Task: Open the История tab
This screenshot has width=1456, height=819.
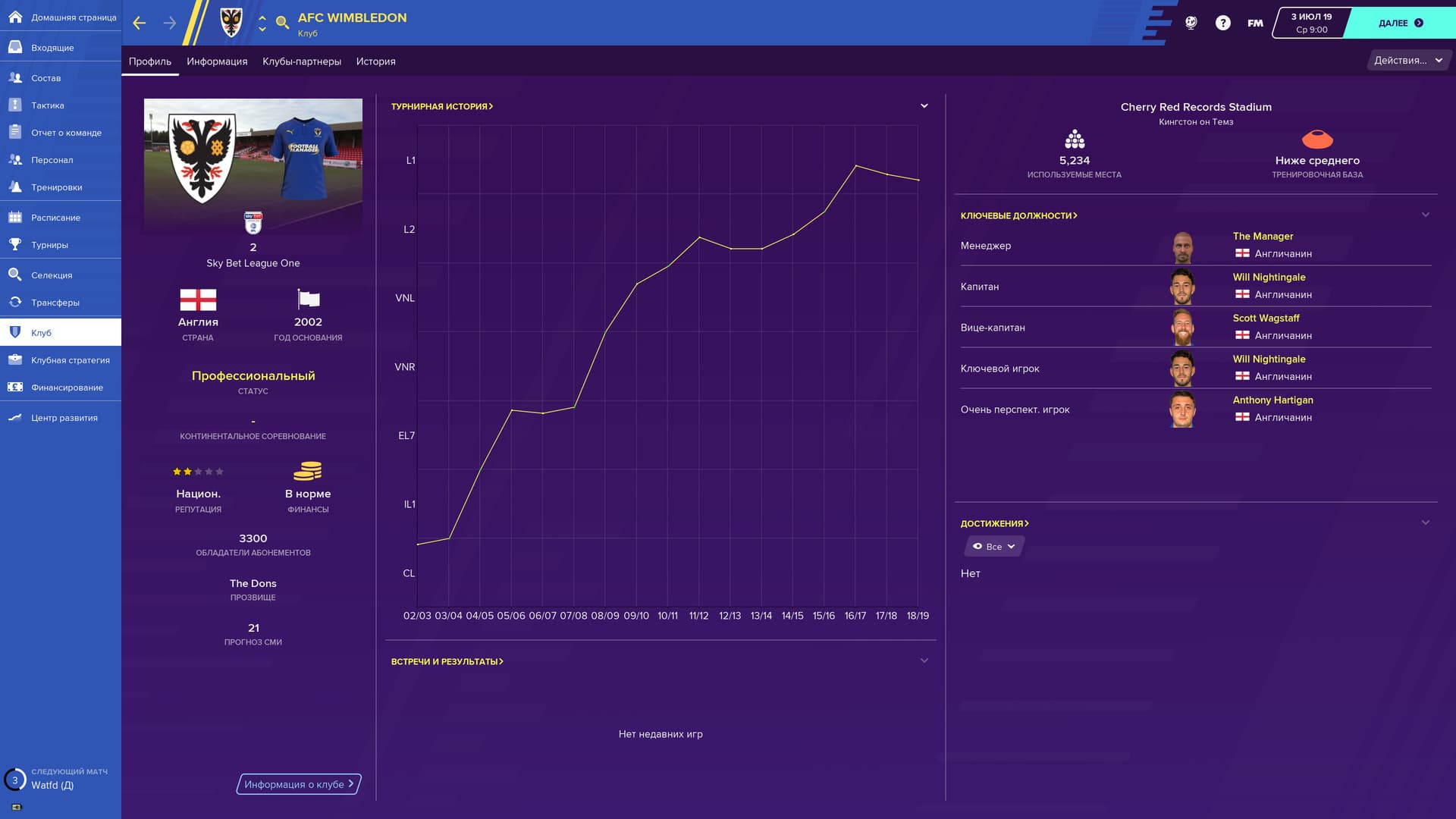Action: [375, 61]
